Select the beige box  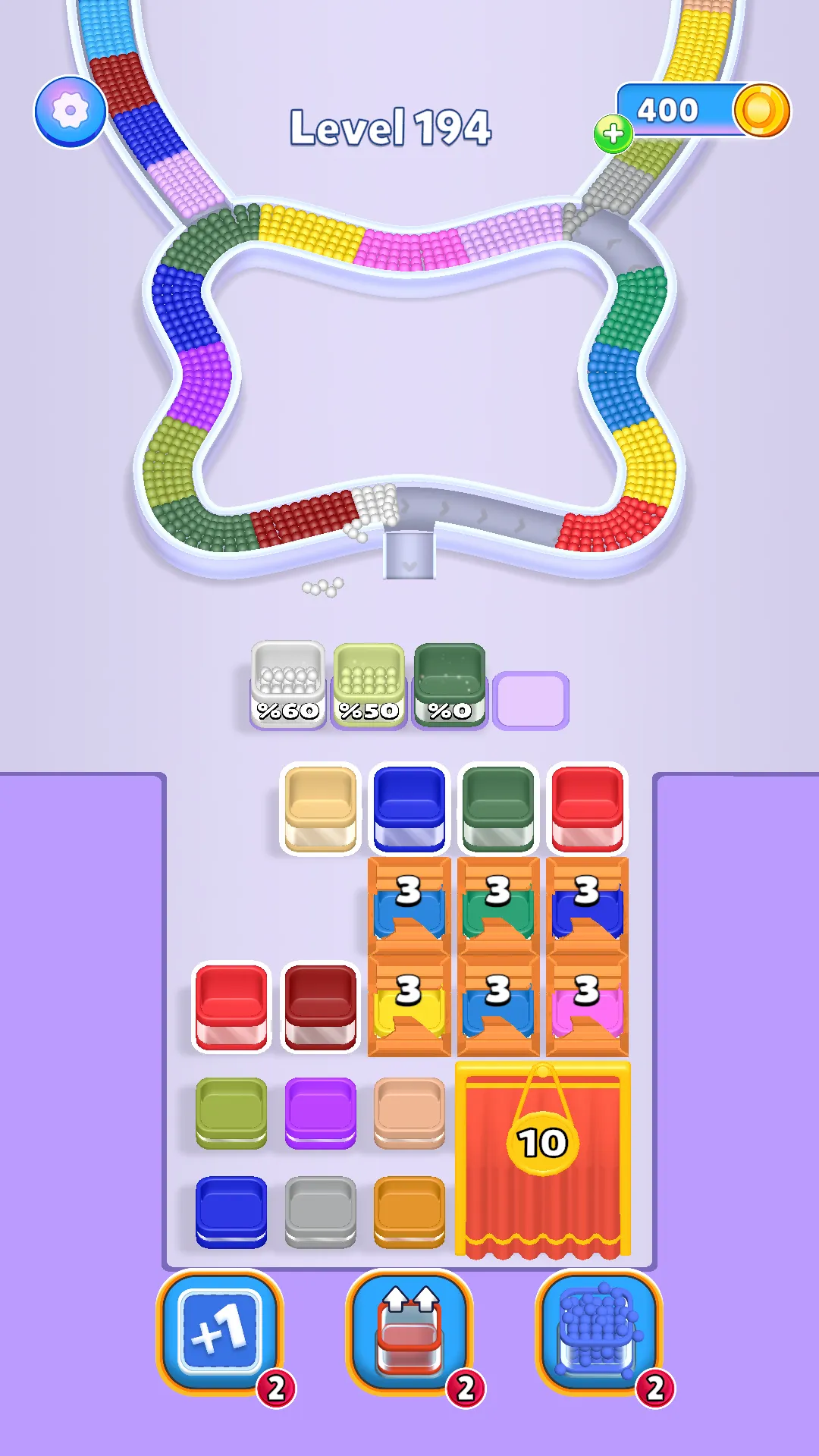(x=320, y=808)
